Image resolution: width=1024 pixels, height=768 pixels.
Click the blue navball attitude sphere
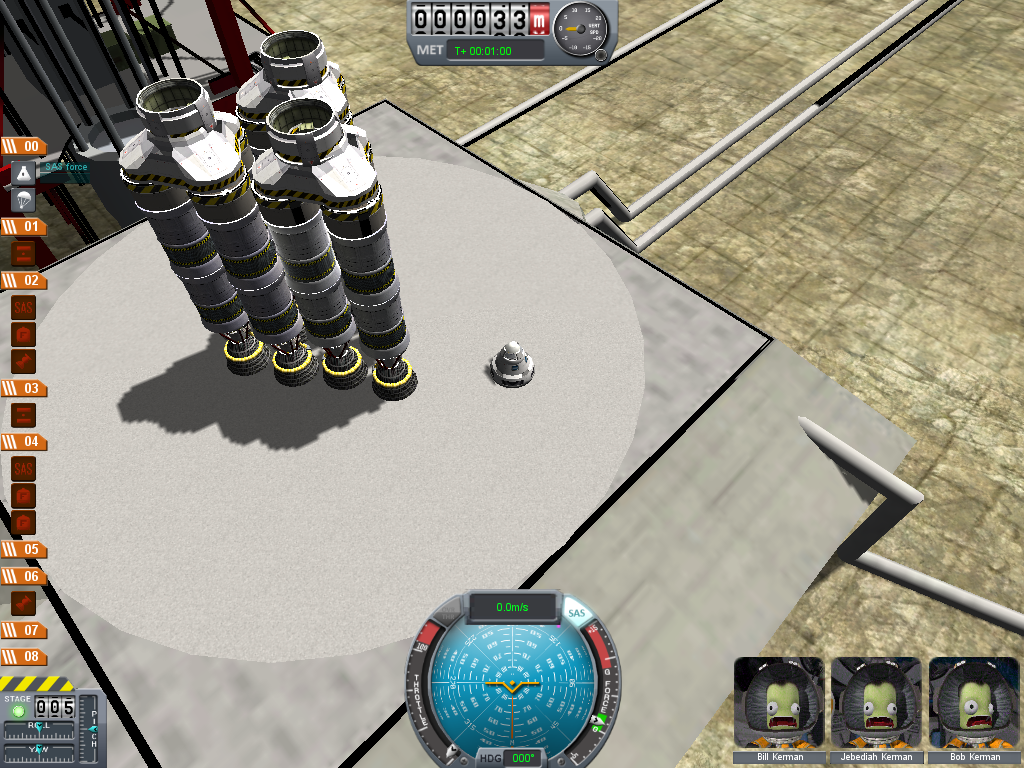point(510,690)
